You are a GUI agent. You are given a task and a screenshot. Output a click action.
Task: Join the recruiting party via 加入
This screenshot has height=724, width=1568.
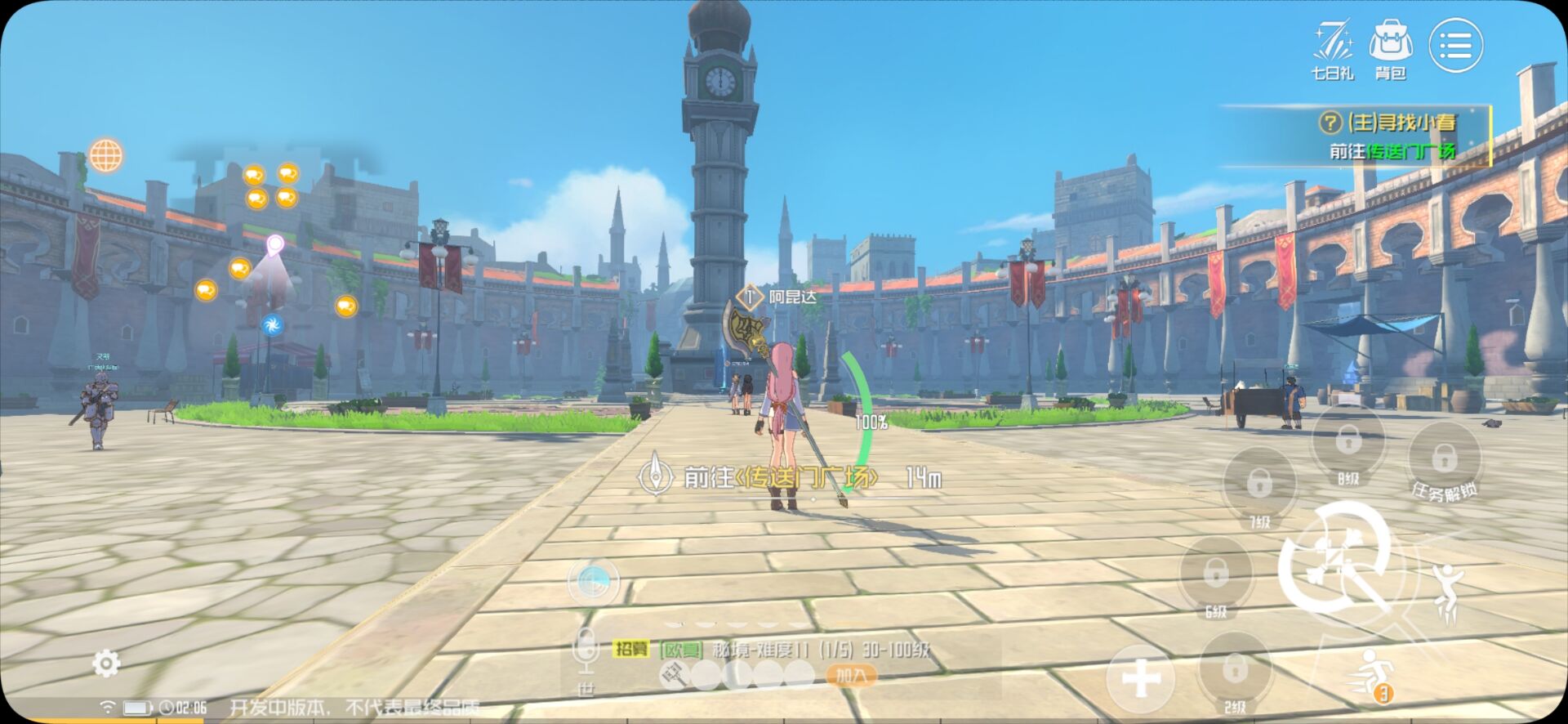point(851,676)
